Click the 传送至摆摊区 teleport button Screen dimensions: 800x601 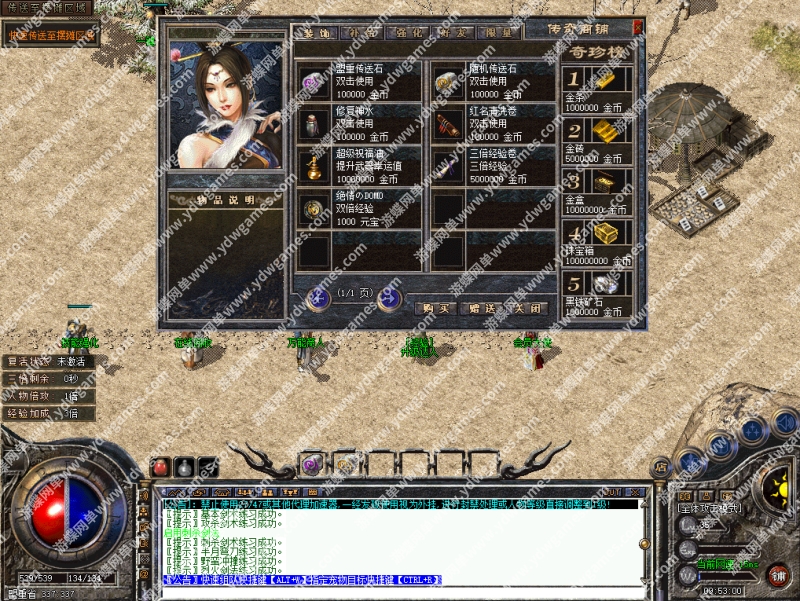pos(50,36)
